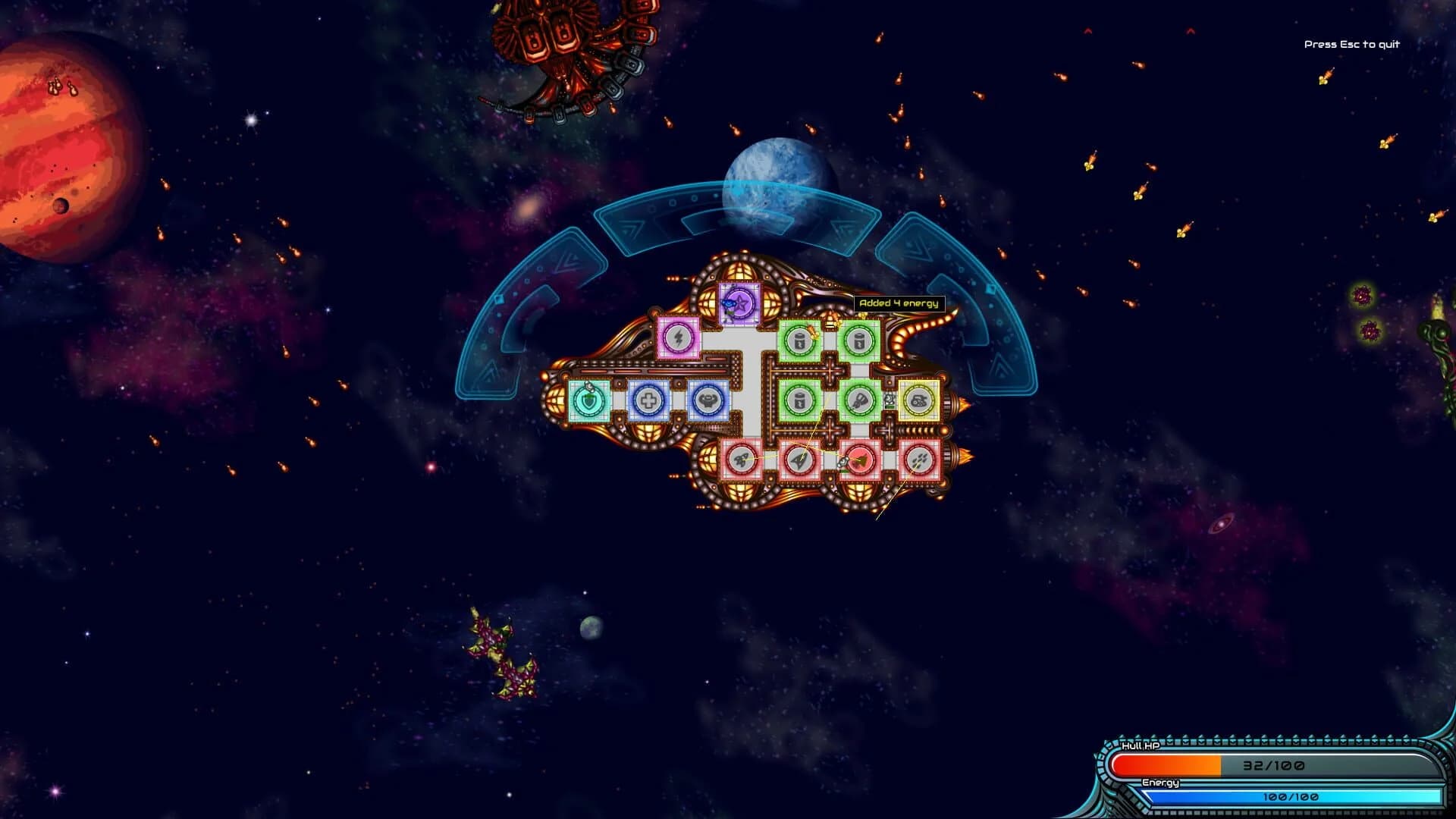Click the blue room with the helmet icon
This screenshot has width=1456, height=819.
pyautogui.click(x=708, y=401)
